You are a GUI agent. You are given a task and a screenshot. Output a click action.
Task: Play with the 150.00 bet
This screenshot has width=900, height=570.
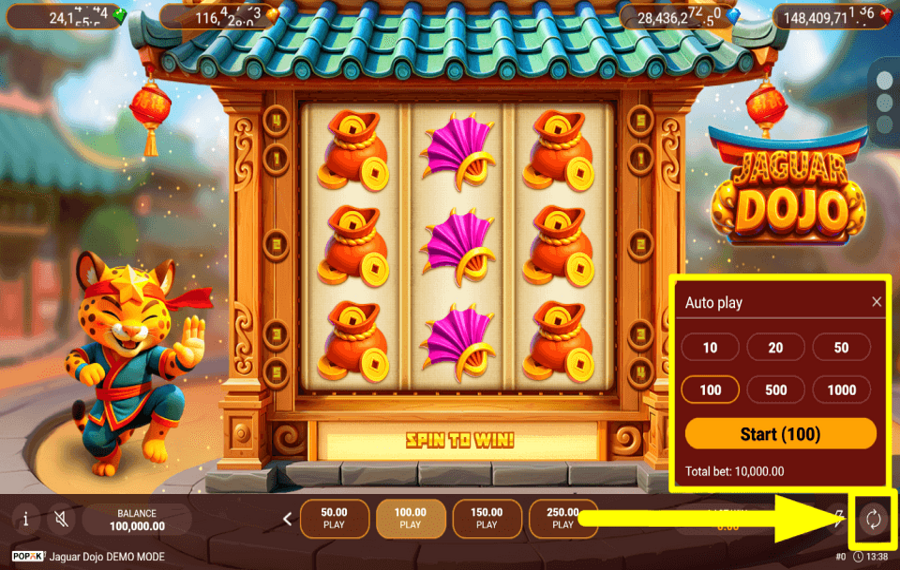(x=486, y=518)
